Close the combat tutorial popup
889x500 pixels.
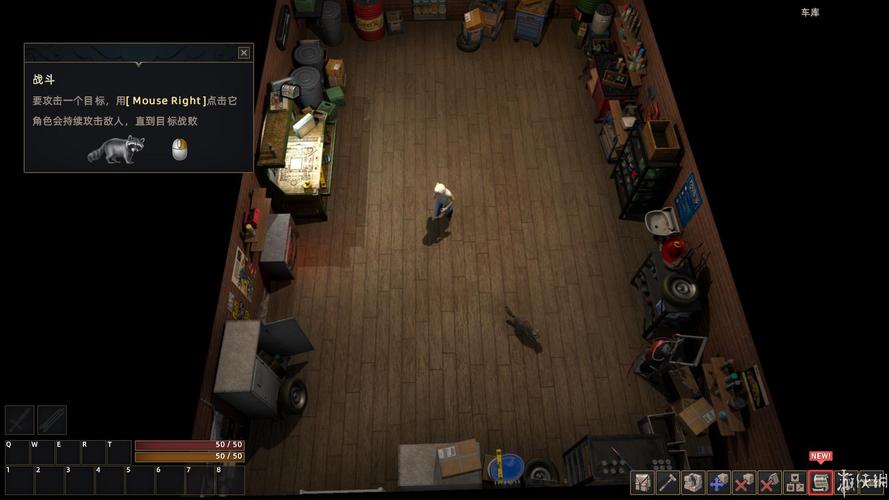[x=244, y=53]
